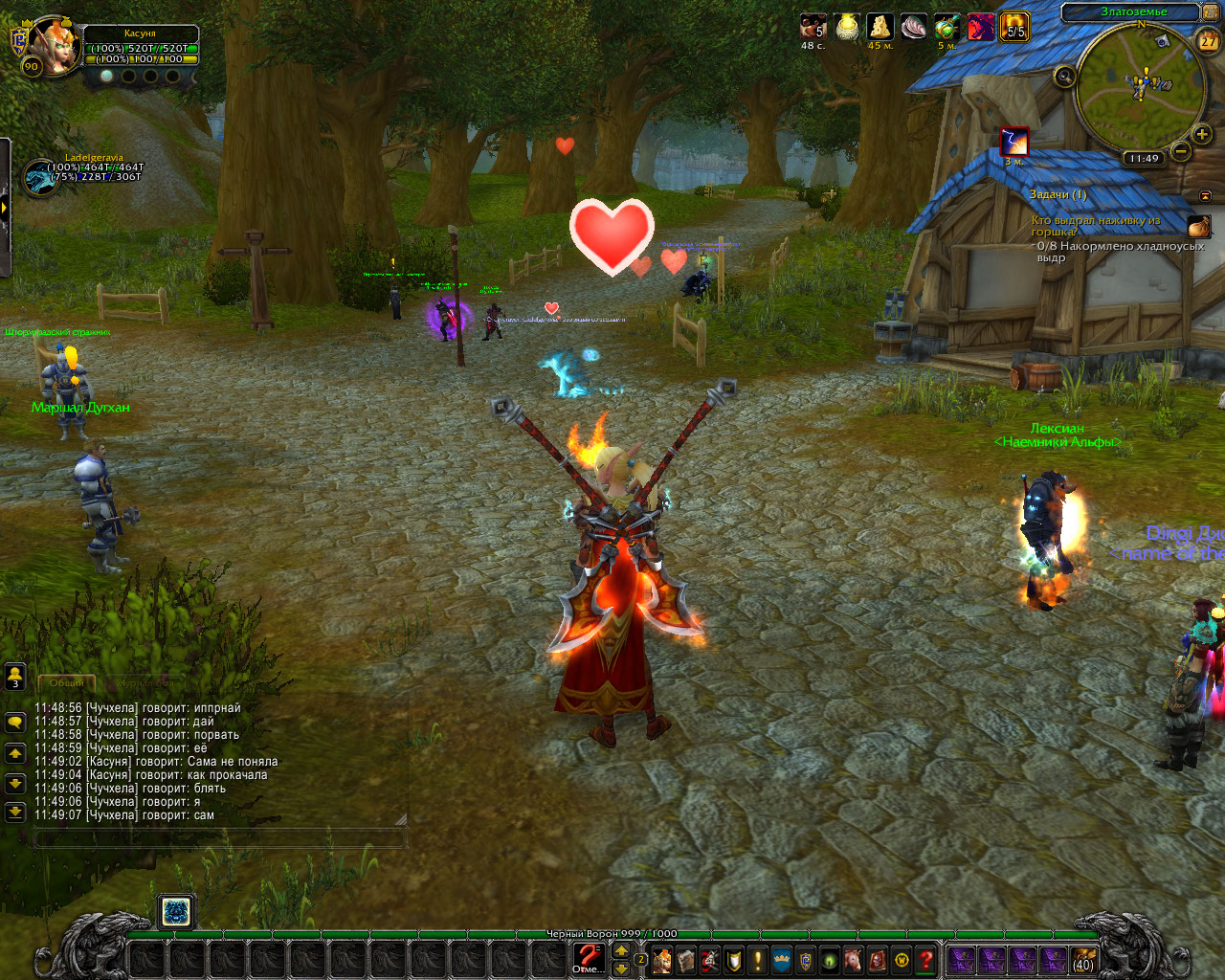This screenshot has height=980, width=1225.
Task: Select the Касуня player portrait
Action: pyautogui.click(x=54, y=42)
